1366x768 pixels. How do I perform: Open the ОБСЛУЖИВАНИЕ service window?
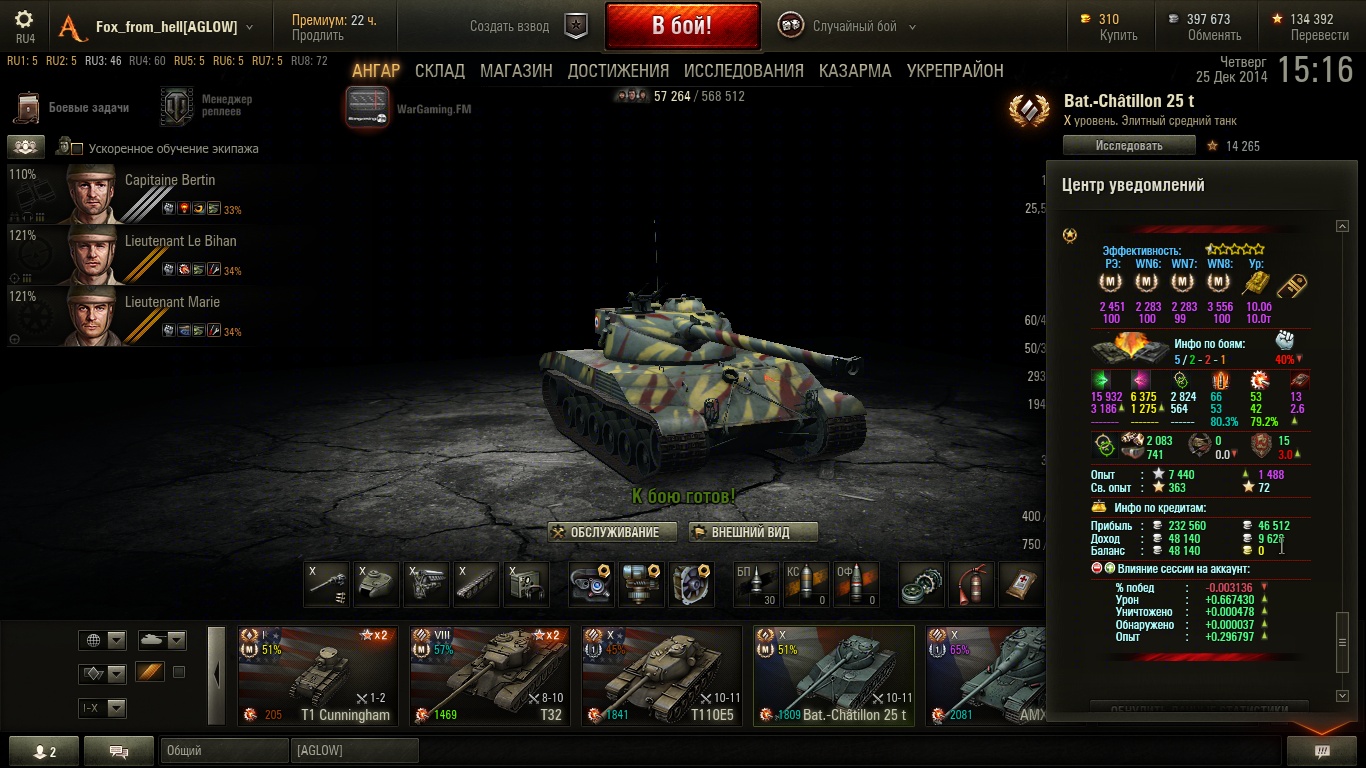tap(612, 533)
